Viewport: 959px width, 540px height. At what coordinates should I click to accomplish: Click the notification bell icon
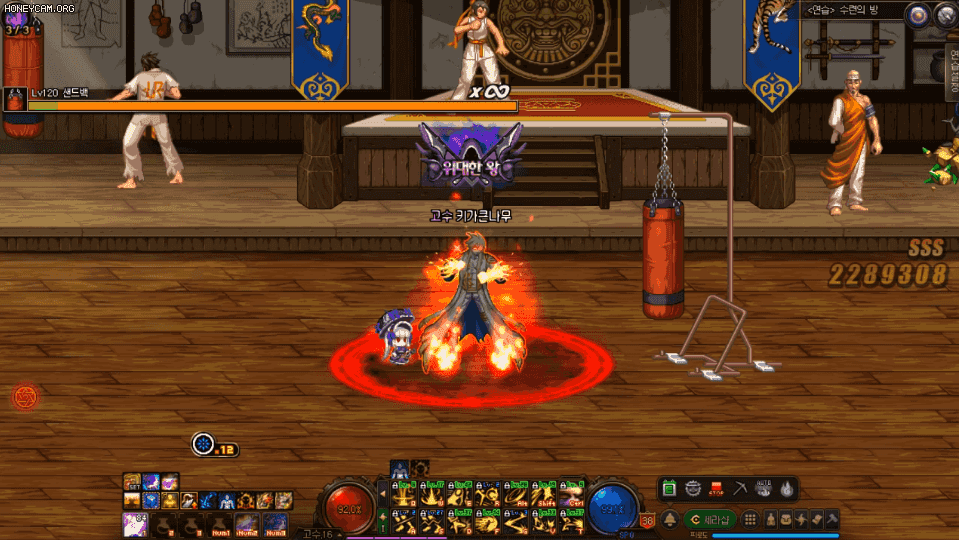[x=670, y=519]
